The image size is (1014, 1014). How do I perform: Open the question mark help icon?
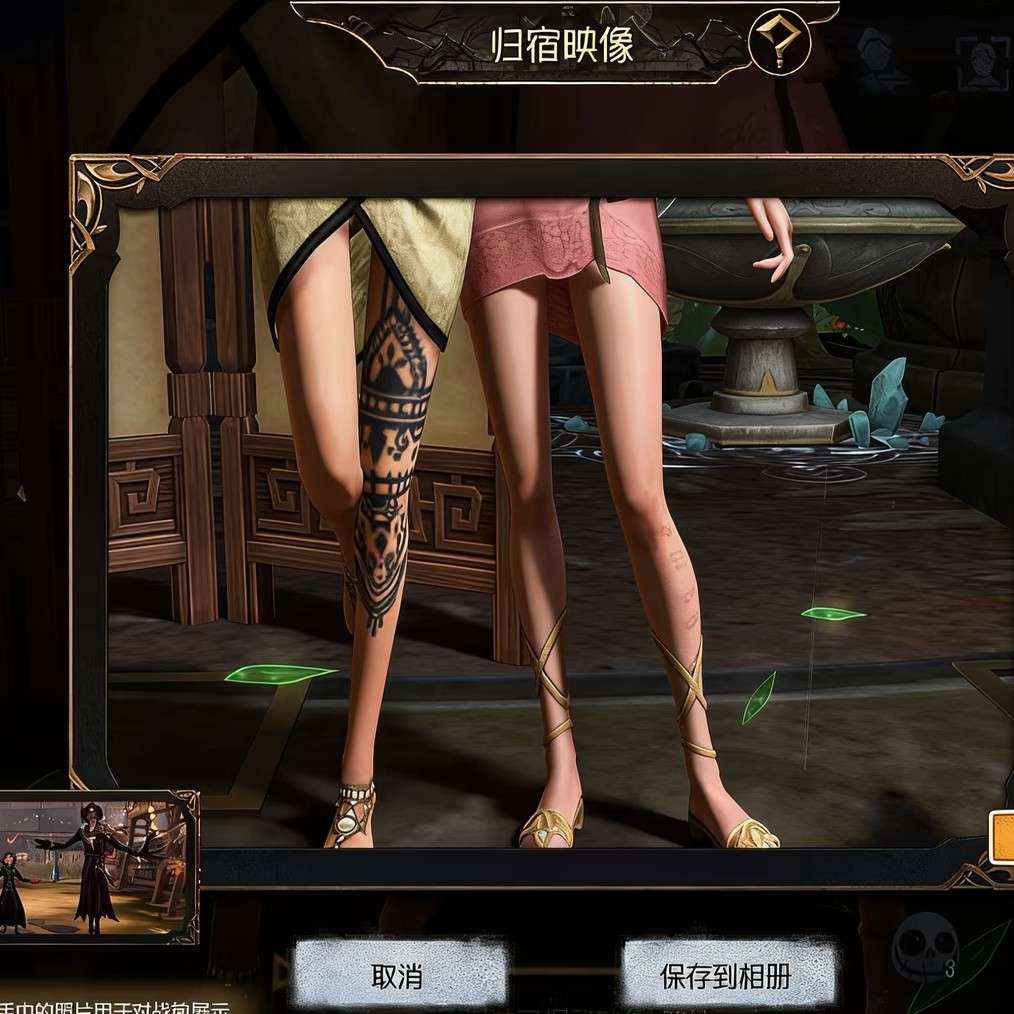tap(777, 43)
